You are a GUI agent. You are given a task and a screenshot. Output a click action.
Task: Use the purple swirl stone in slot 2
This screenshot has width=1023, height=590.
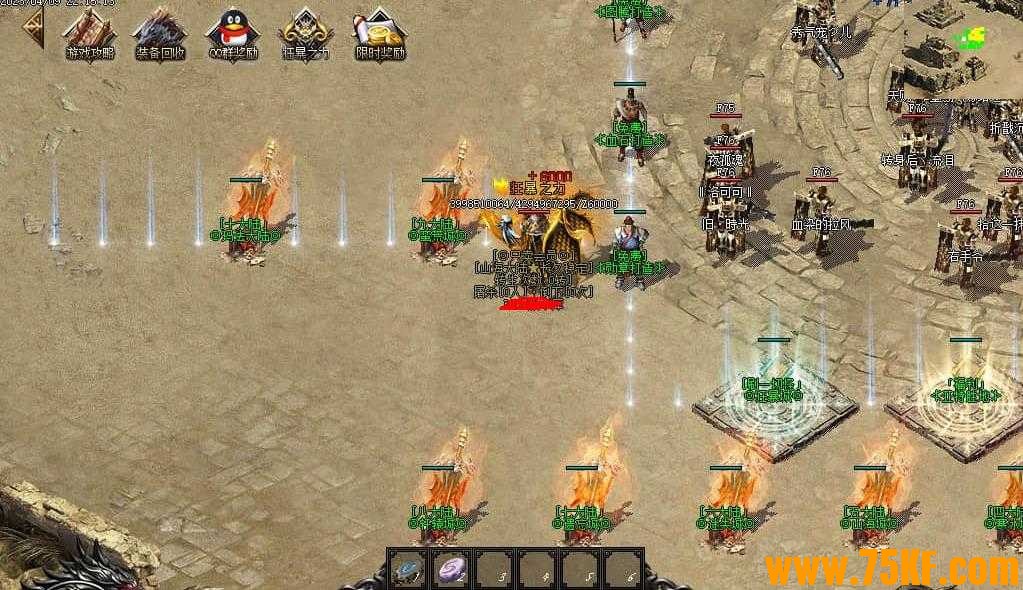coord(452,570)
